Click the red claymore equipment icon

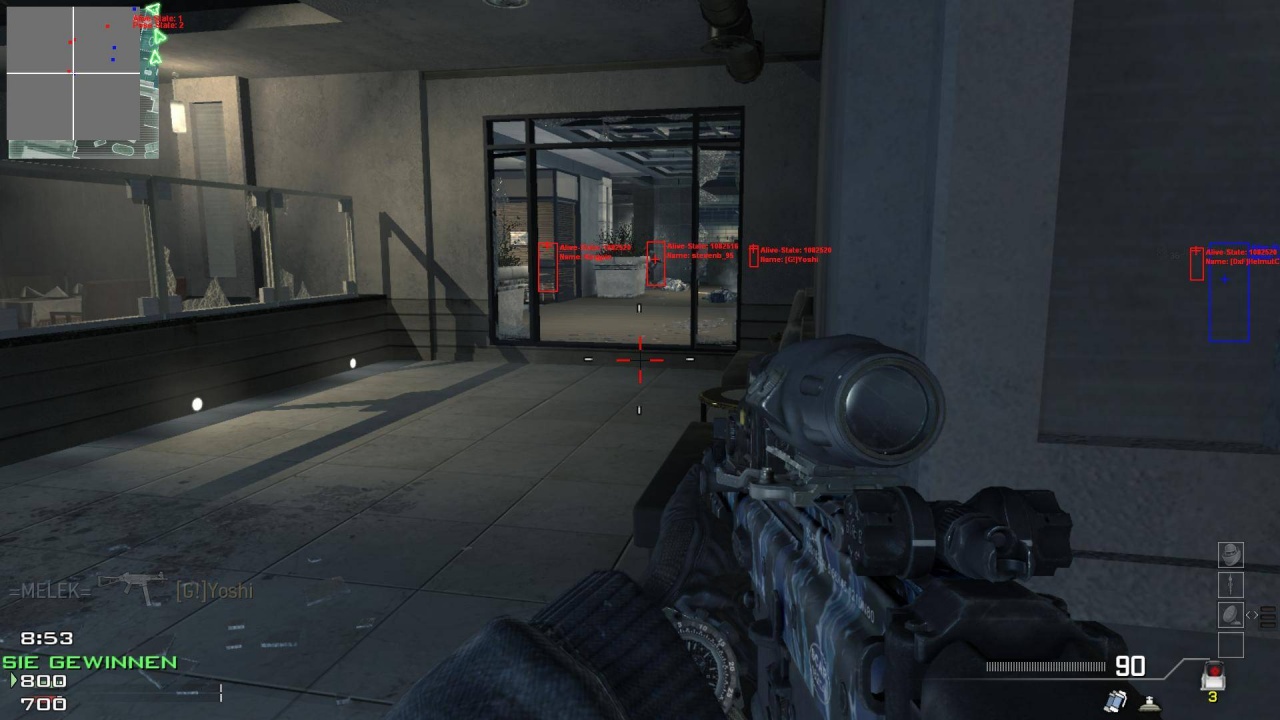[1213, 675]
